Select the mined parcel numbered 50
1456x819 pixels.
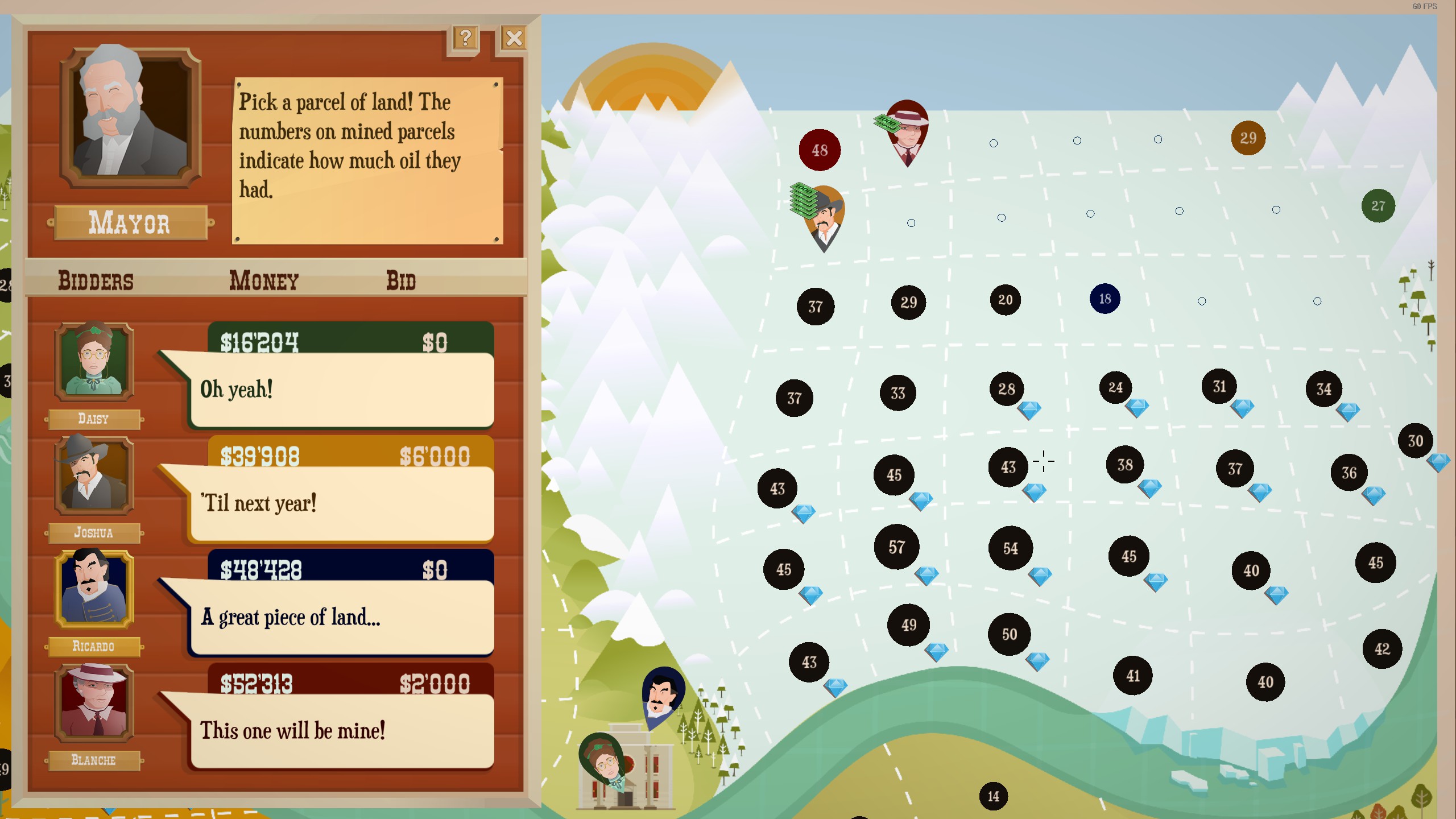point(1010,634)
